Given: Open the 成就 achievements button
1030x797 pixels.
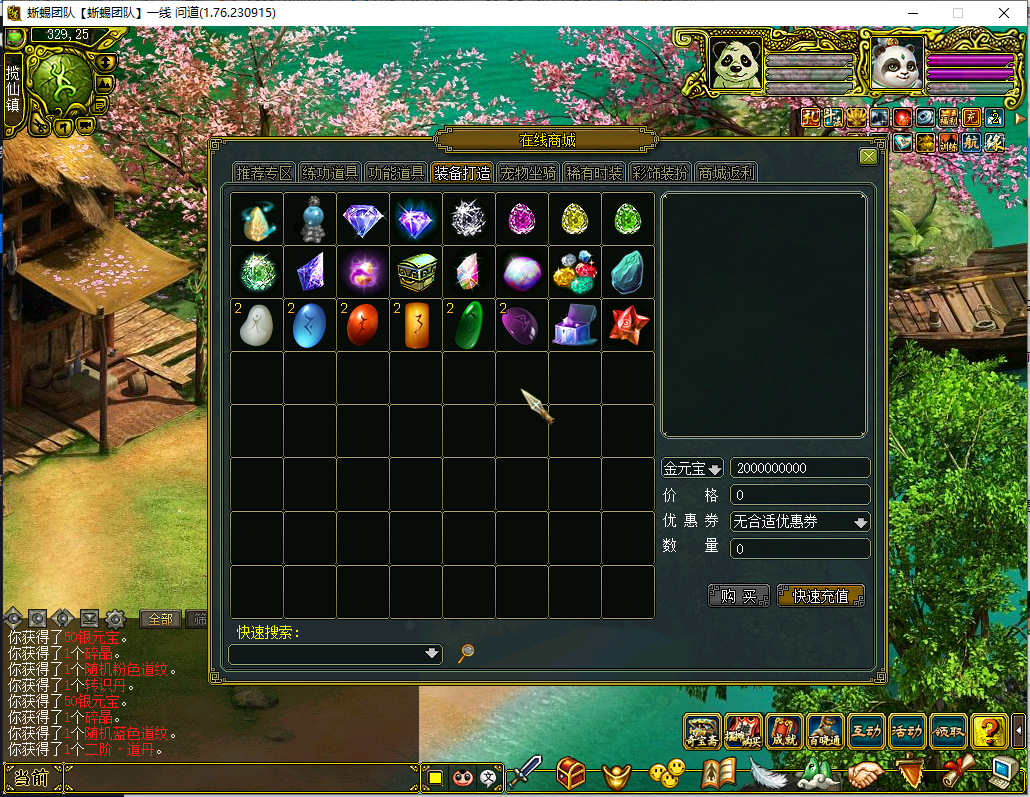Looking at the screenshot, I should coord(784,731).
